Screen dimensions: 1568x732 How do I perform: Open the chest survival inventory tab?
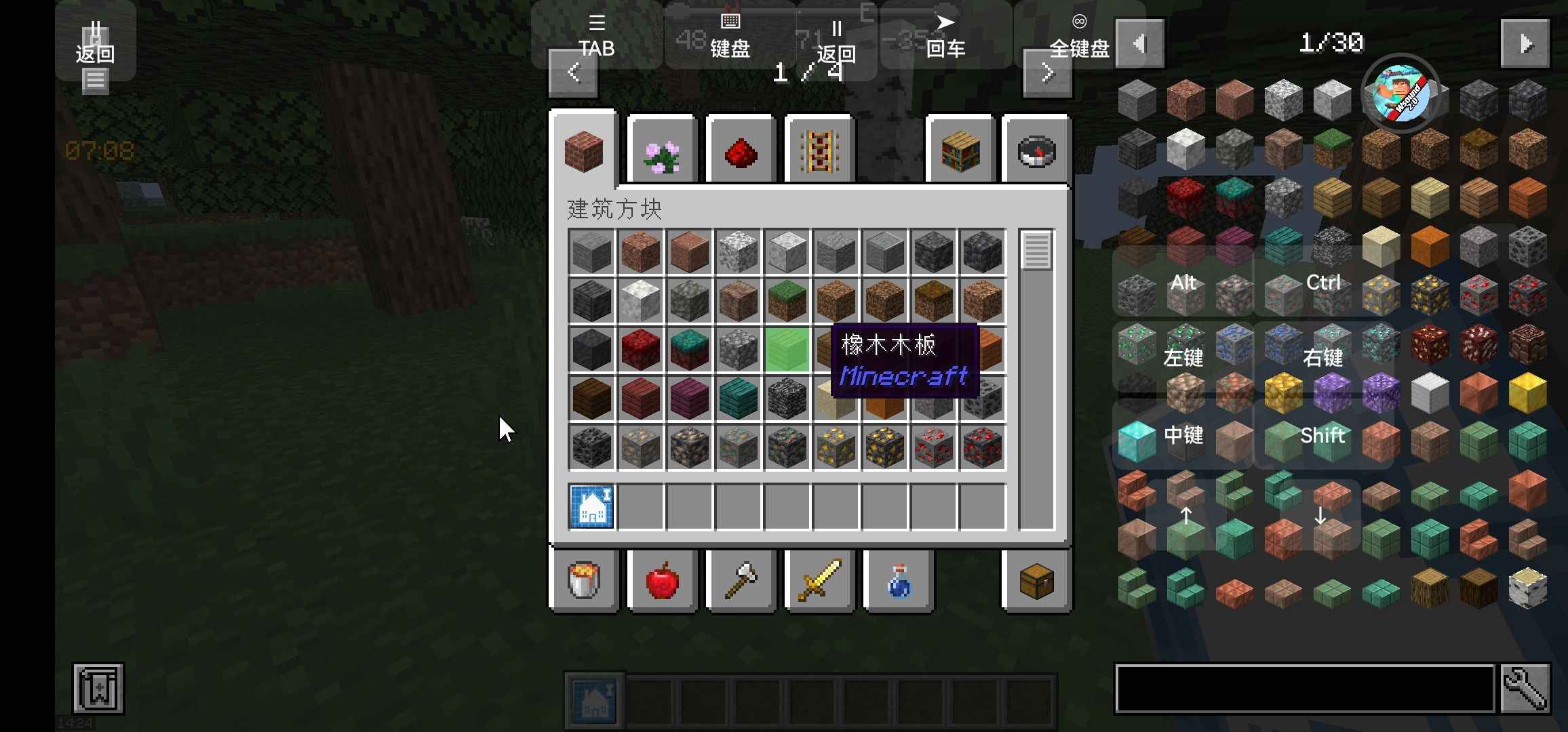(1036, 581)
